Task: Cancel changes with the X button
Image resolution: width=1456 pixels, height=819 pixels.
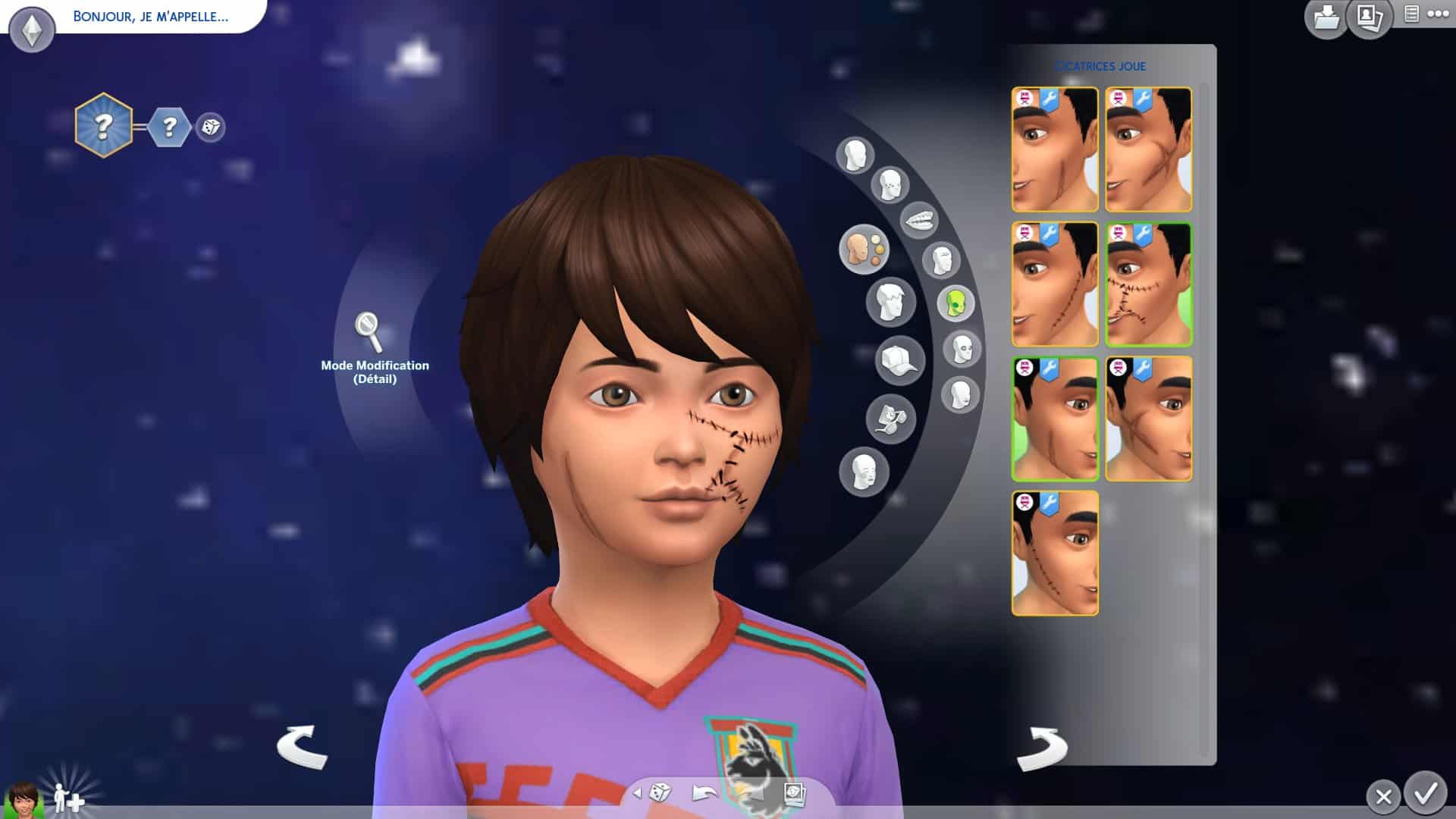Action: tap(1383, 796)
